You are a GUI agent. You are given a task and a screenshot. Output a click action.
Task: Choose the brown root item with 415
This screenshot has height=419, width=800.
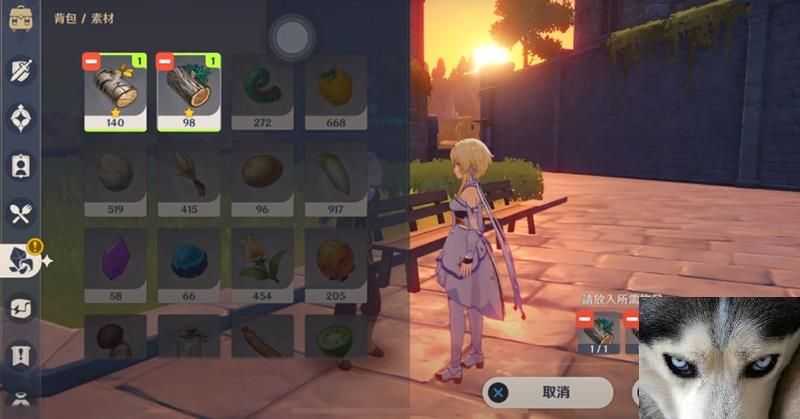[x=189, y=176]
